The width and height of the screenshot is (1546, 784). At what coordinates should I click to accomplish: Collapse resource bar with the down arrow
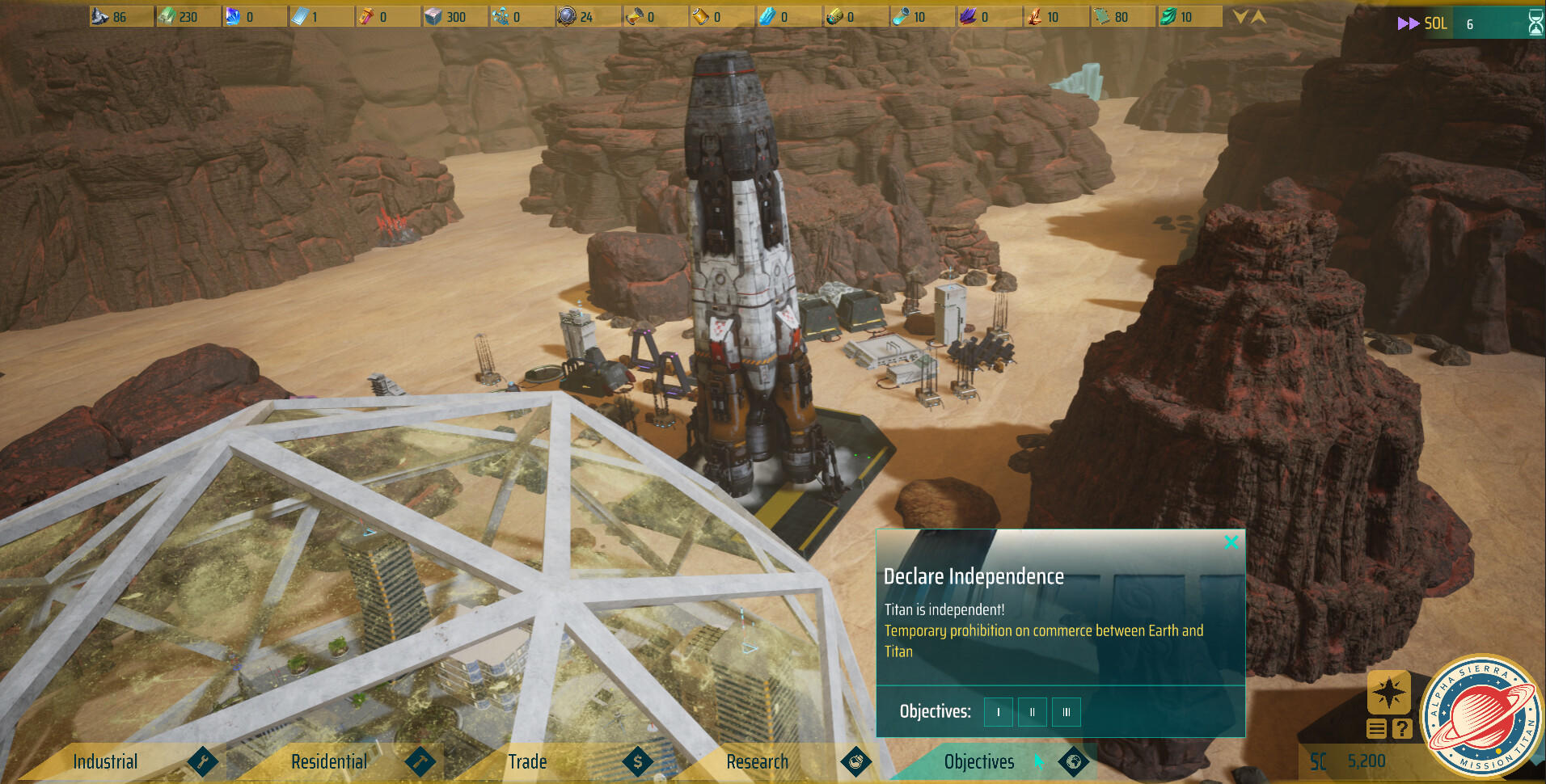tap(1240, 16)
